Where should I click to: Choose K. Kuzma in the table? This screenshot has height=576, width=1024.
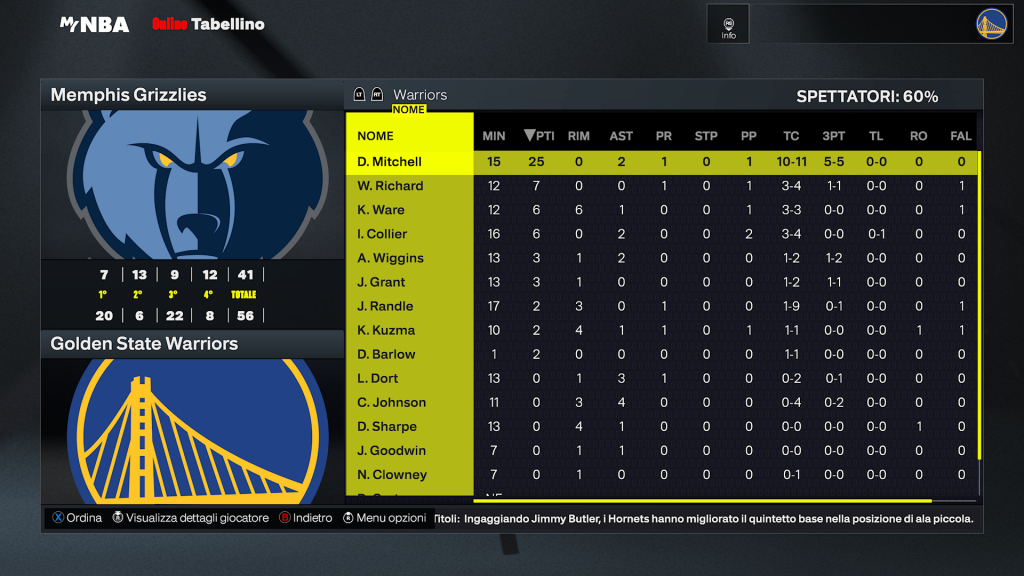pyautogui.click(x=386, y=330)
